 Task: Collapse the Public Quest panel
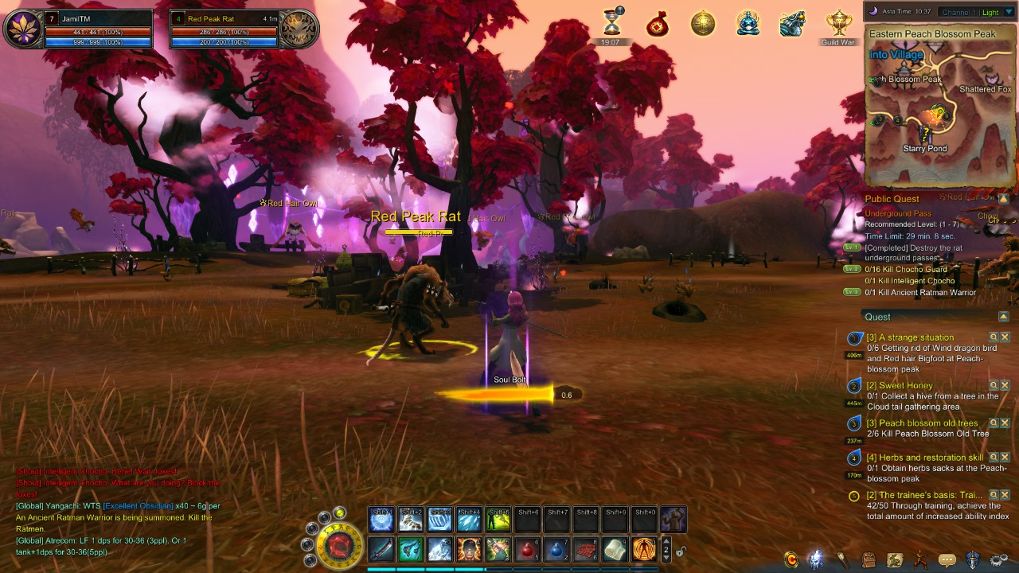coord(1003,199)
